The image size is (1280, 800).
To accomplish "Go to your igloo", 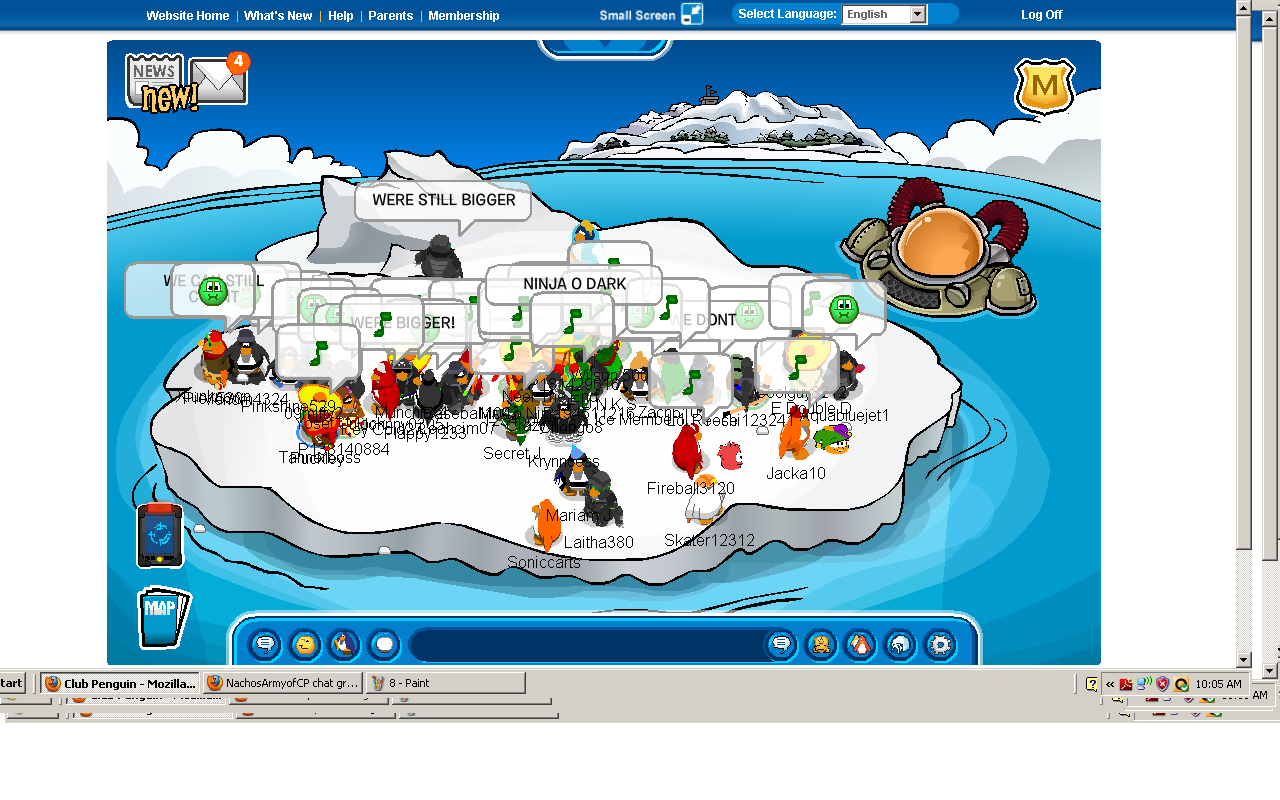I will [x=900, y=645].
